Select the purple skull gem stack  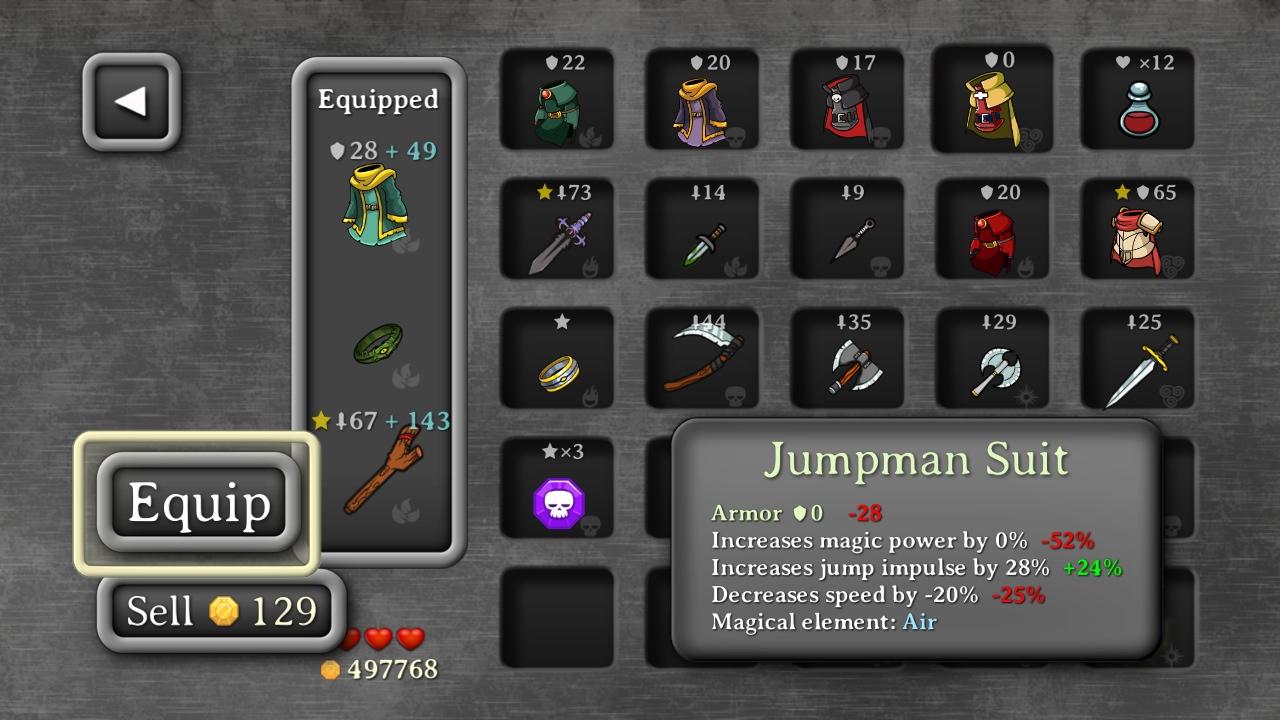pos(556,490)
